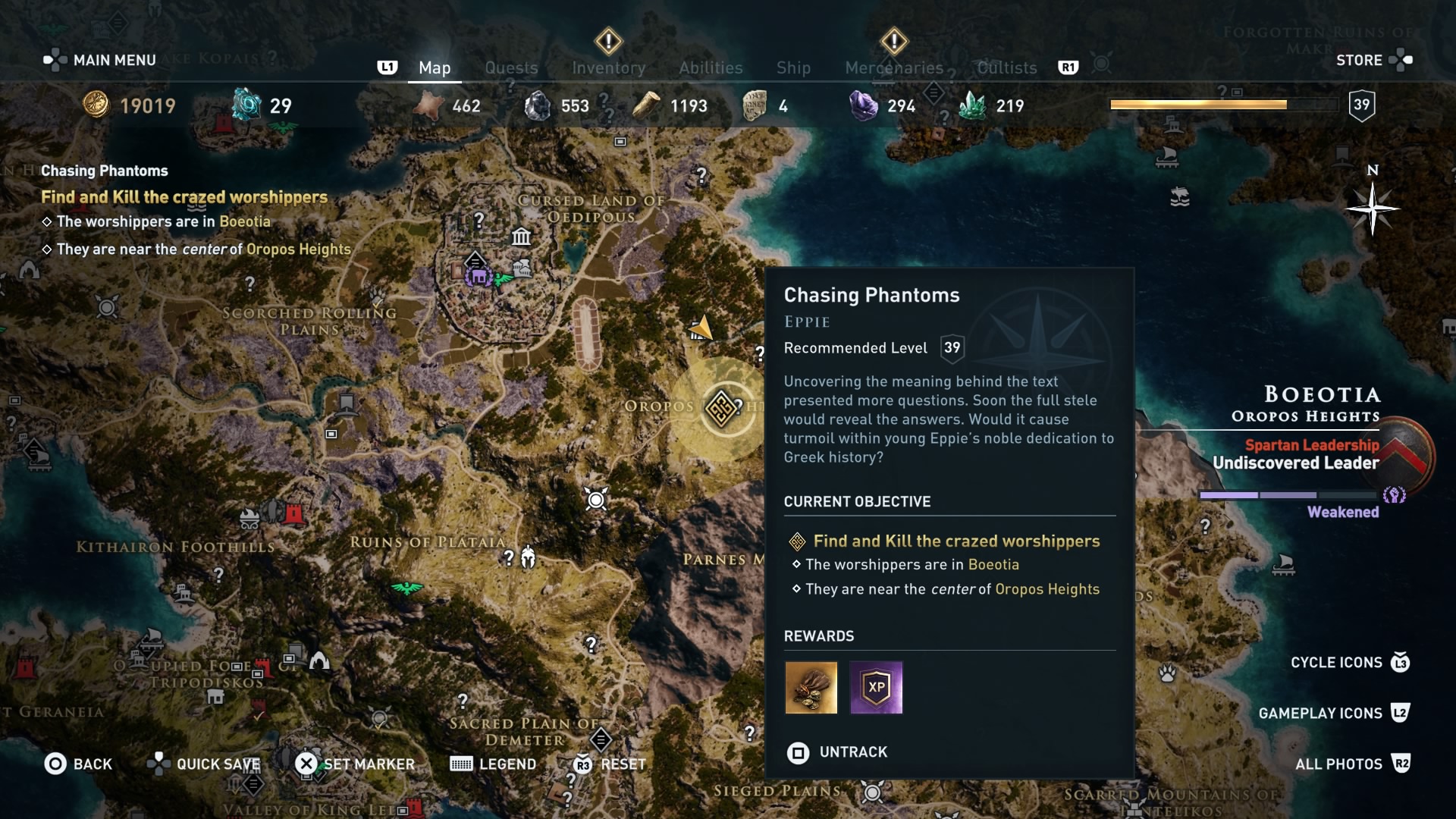
Task: Click the Back button
Action: pyautogui.click(x=78, y=764)
